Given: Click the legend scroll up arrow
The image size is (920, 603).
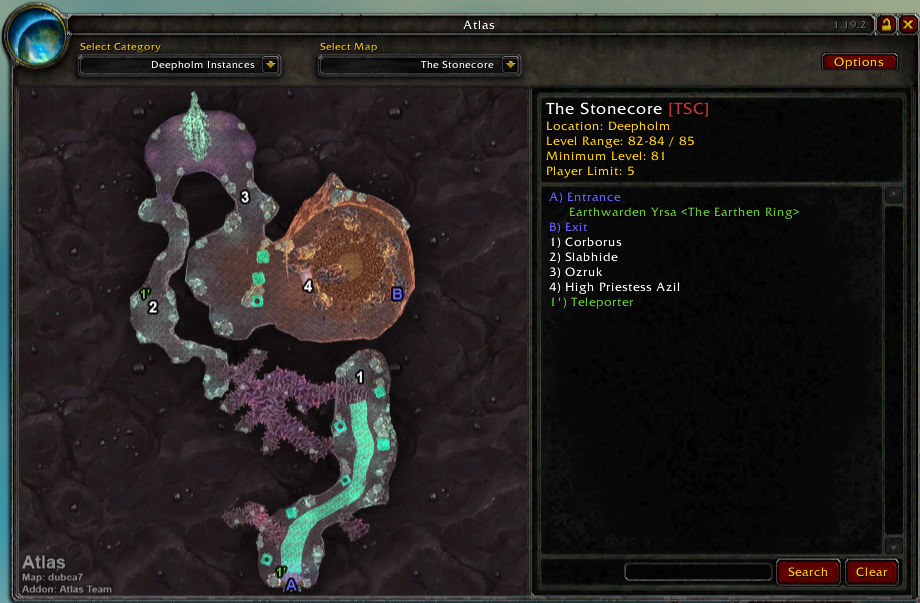Looking at the screenshot, I should tap(893, 197).
